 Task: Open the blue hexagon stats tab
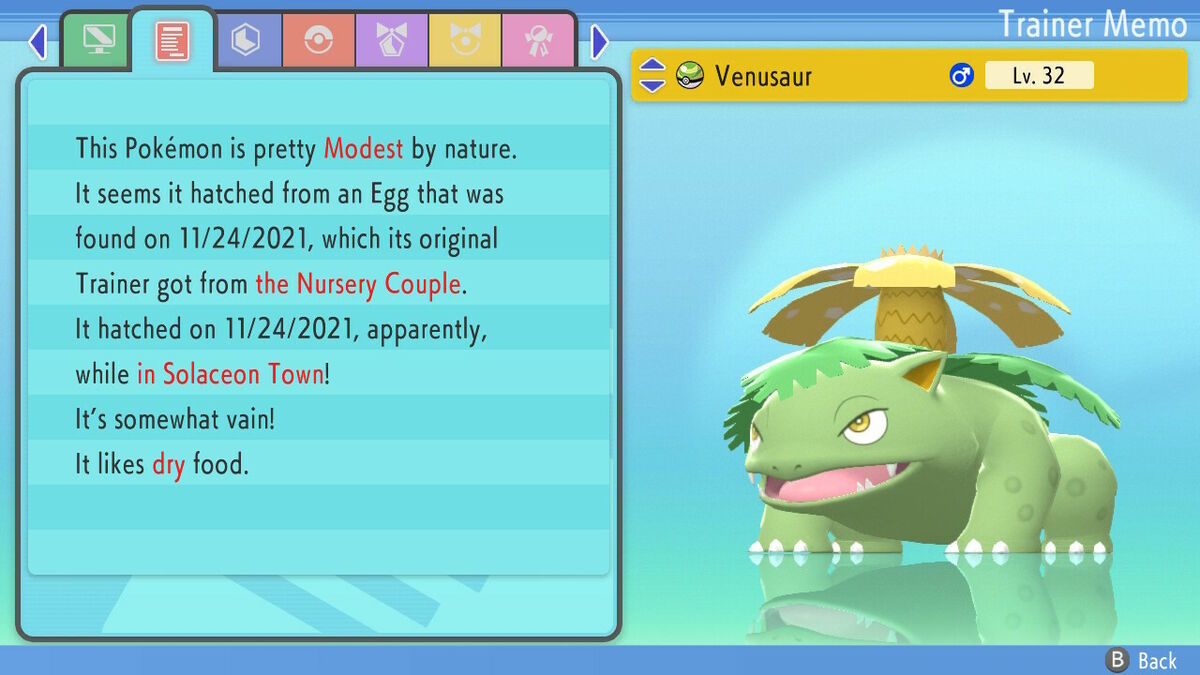point(245,41)
